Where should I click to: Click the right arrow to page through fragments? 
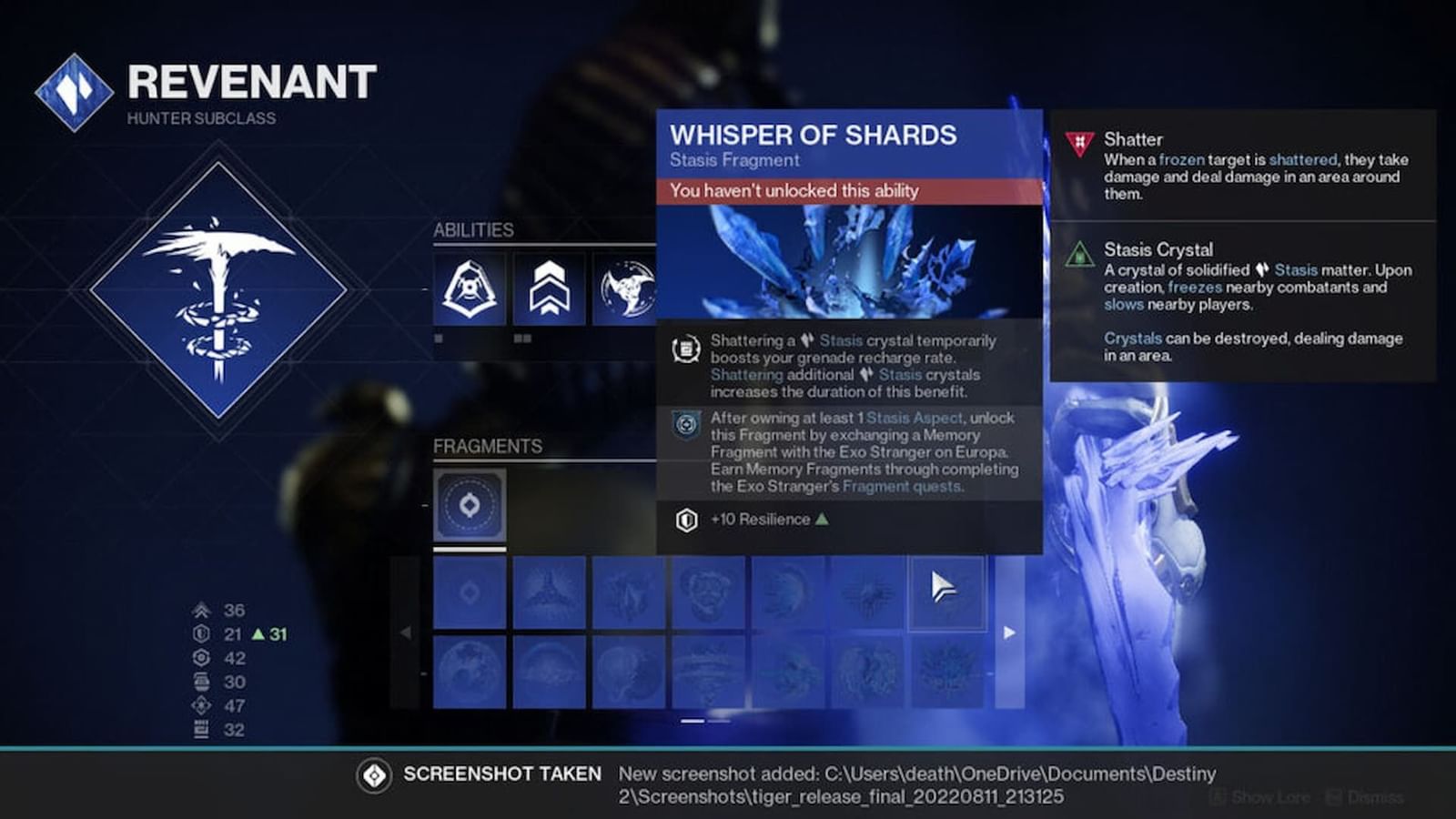point(1010,633)
